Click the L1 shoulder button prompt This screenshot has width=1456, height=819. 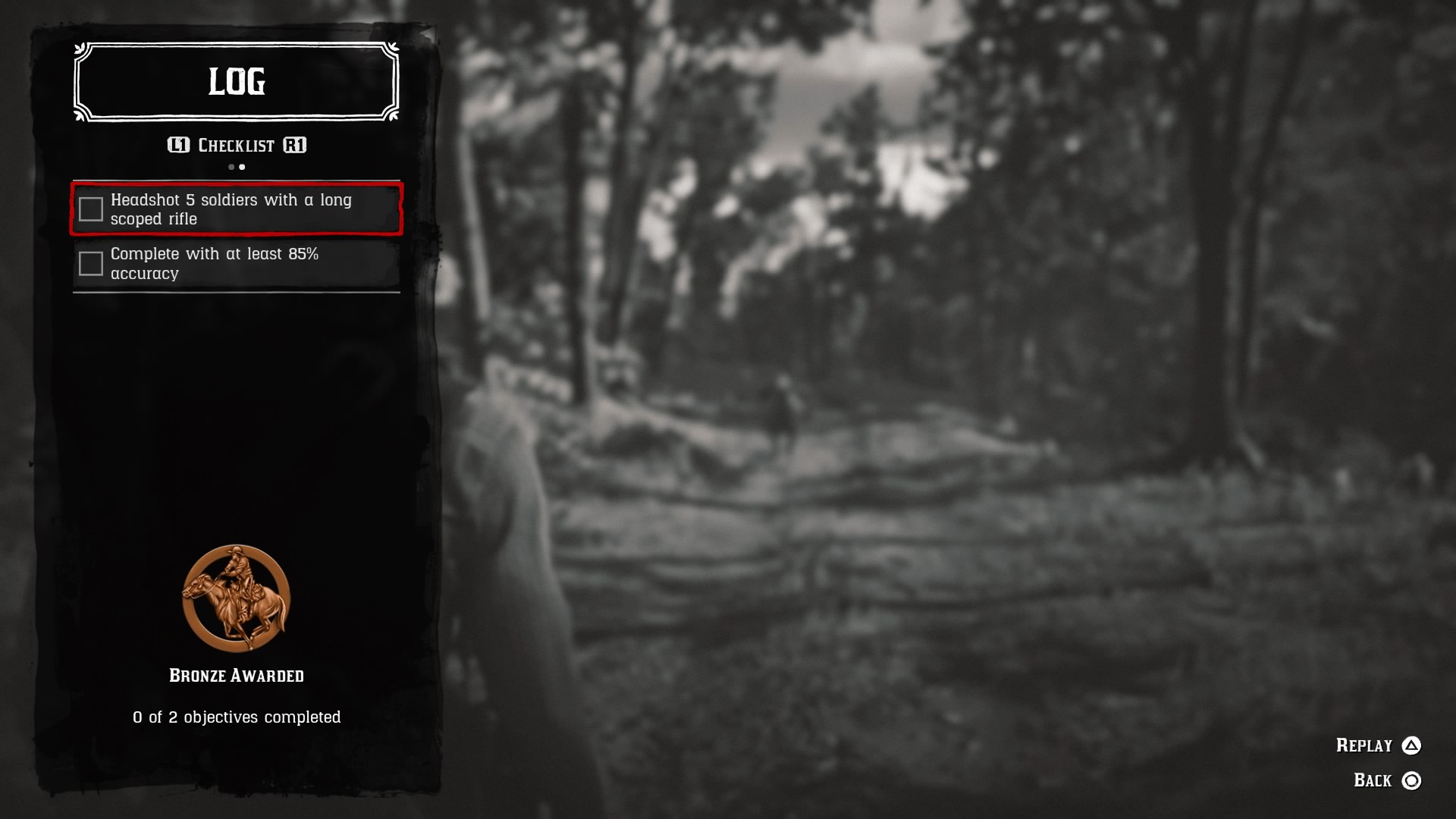point(180,146)
